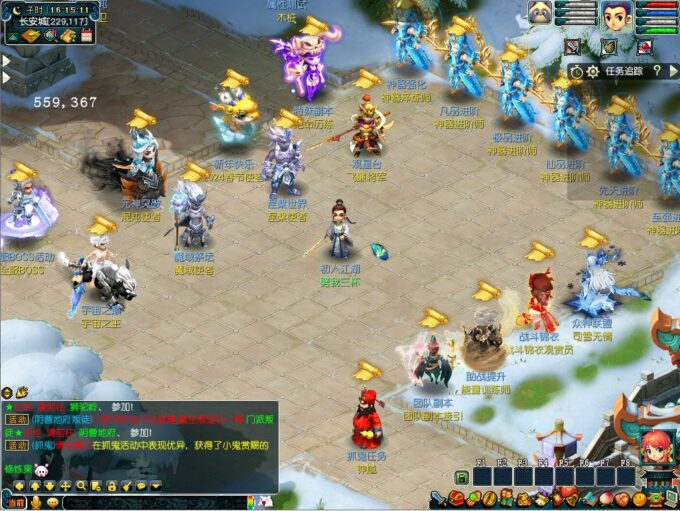Toggle the green hotbar lock button
680x511 pixels.
tap(461, 478)
